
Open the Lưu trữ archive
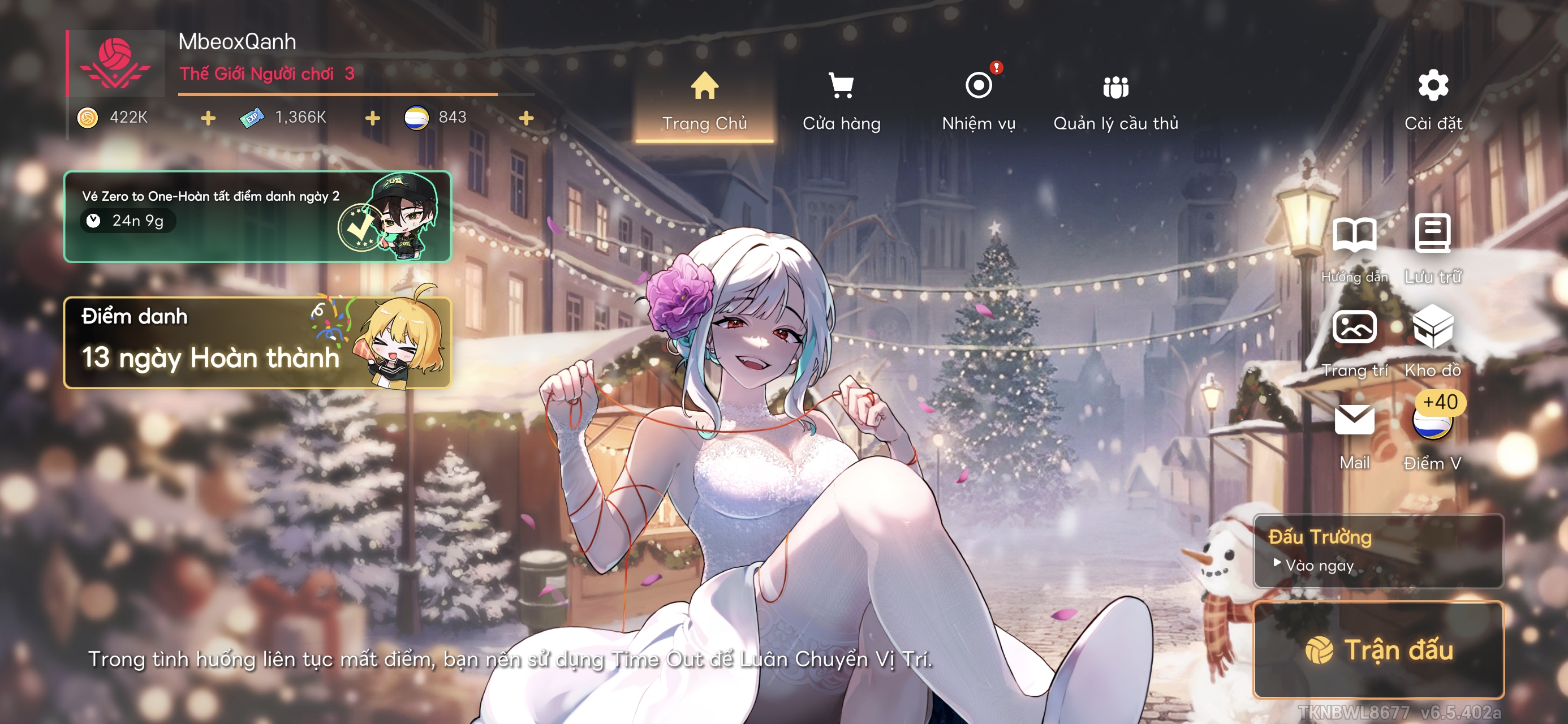[1433, 247]
